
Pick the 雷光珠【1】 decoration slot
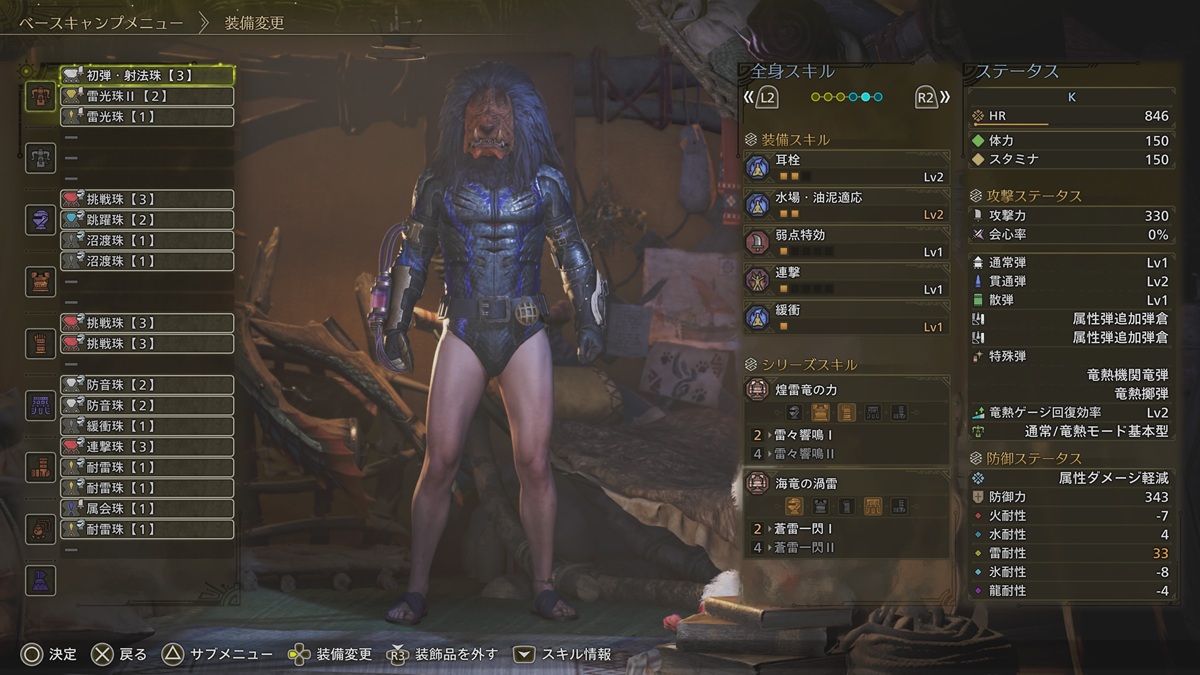click(x=147, y=117)
